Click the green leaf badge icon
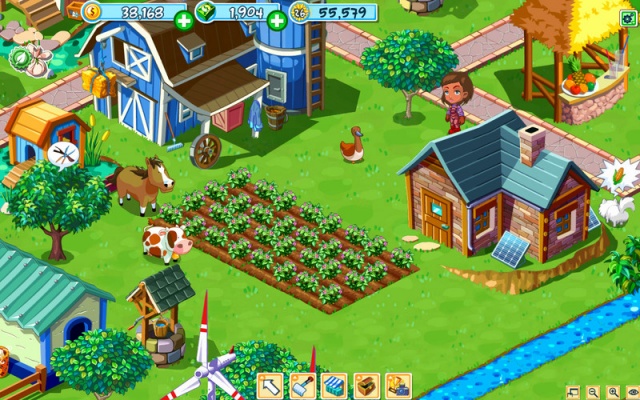The height and width of the screenshot is (400, 640). coord(20,57)
